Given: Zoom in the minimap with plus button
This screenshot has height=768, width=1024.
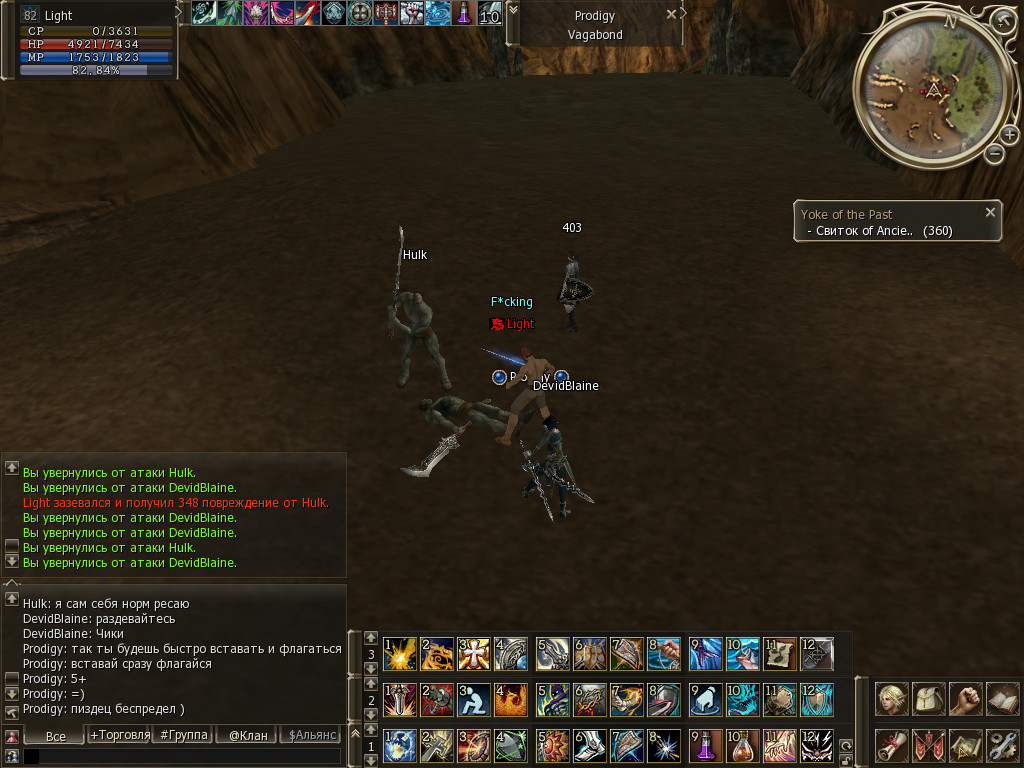Looking at the screenshot, I should coord(1009,135).
